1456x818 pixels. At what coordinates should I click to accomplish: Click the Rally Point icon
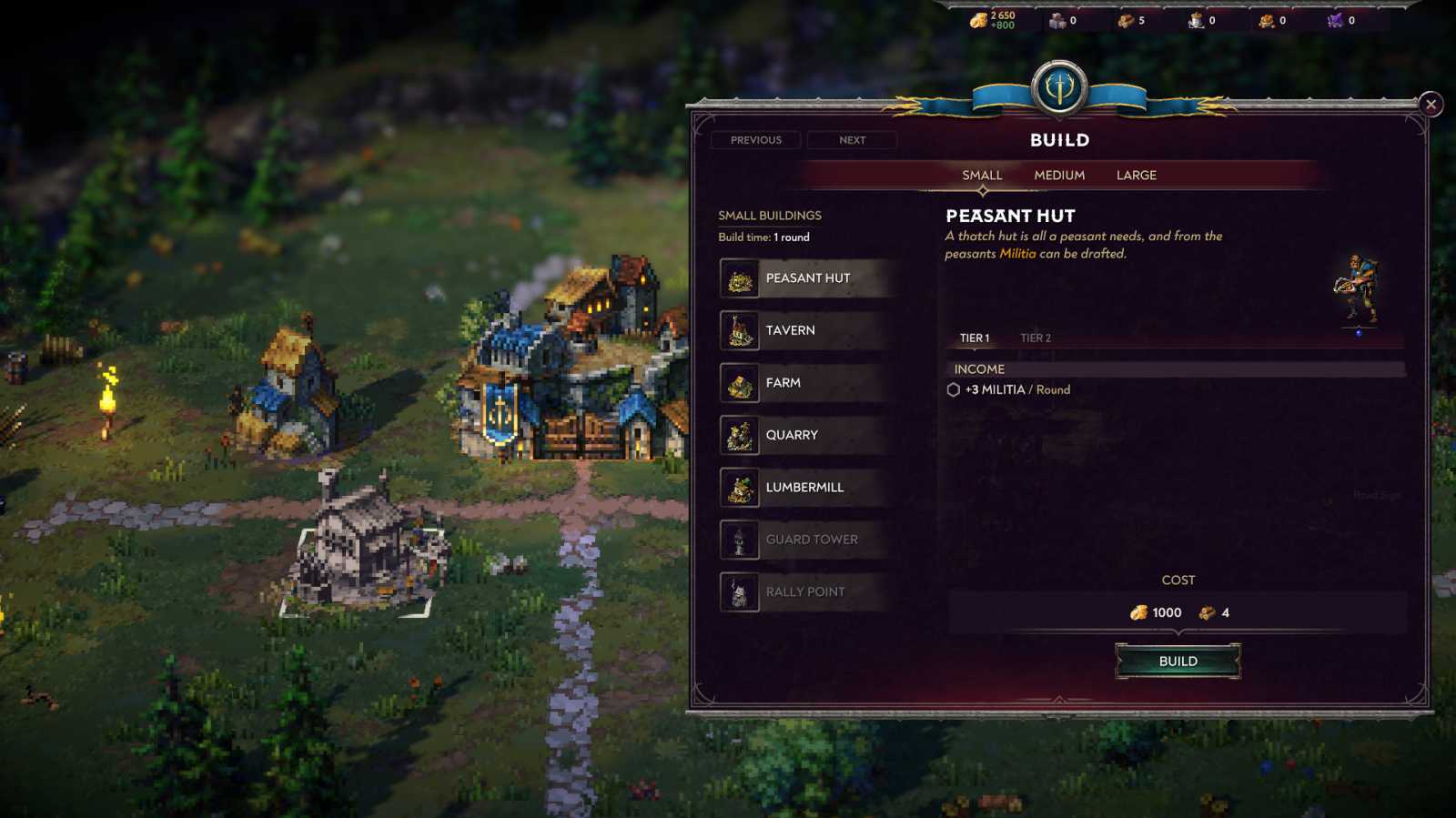click(741, 591)
